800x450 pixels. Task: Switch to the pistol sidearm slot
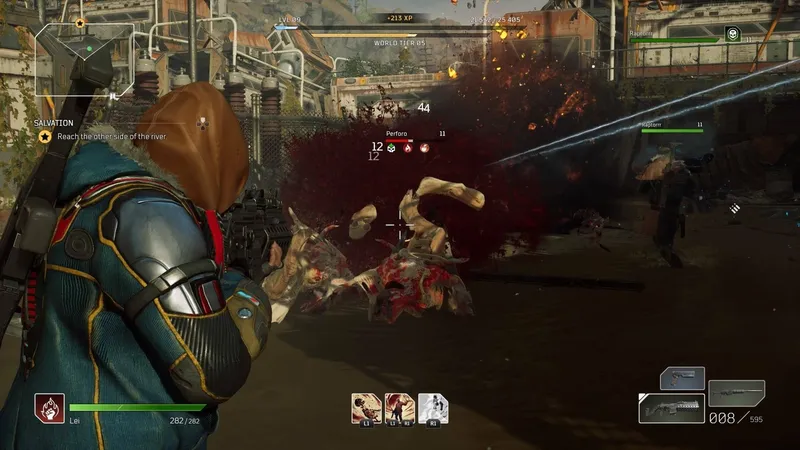pos(682,379)
